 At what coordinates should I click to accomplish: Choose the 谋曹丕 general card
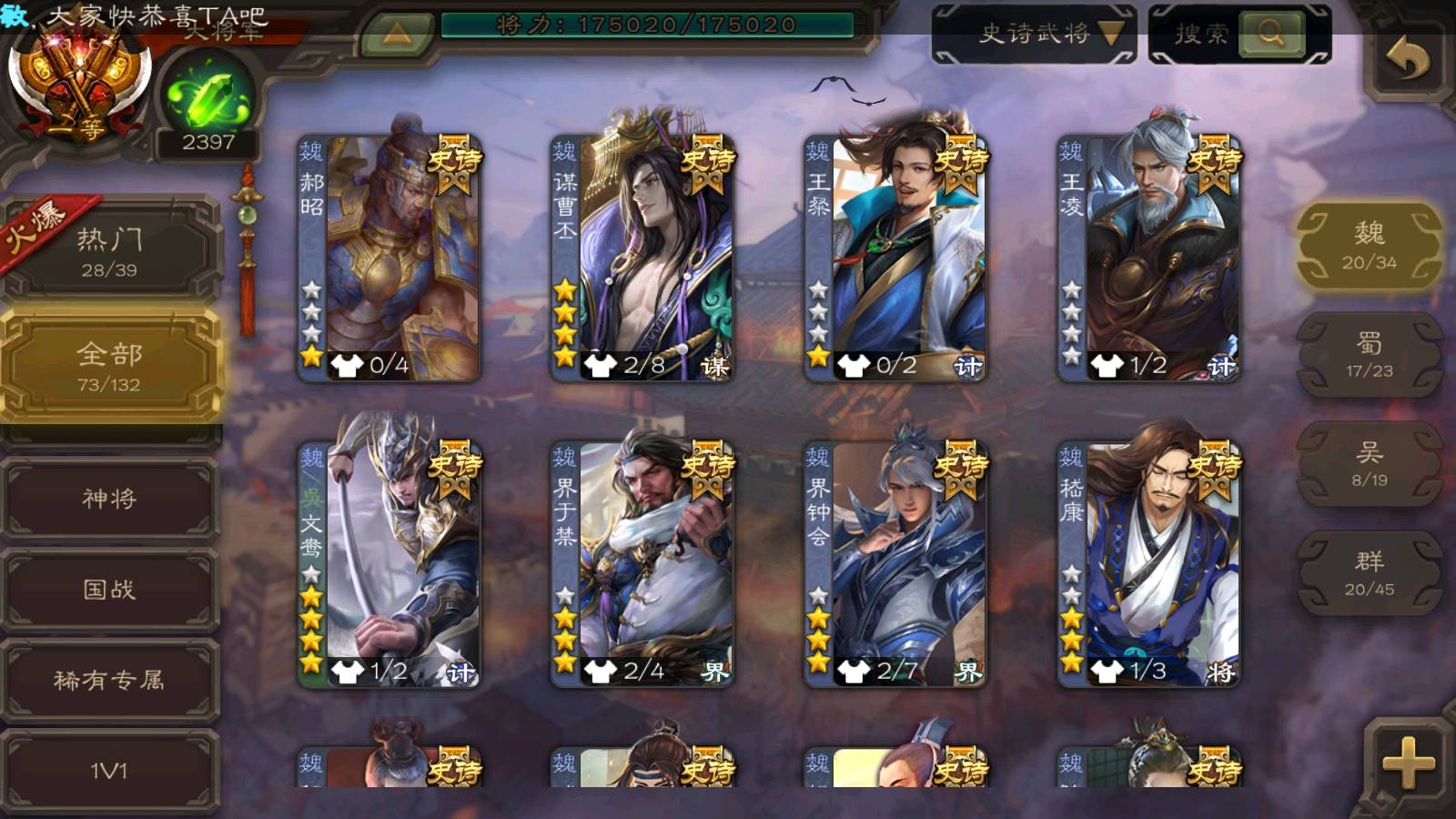coord(642,258)
